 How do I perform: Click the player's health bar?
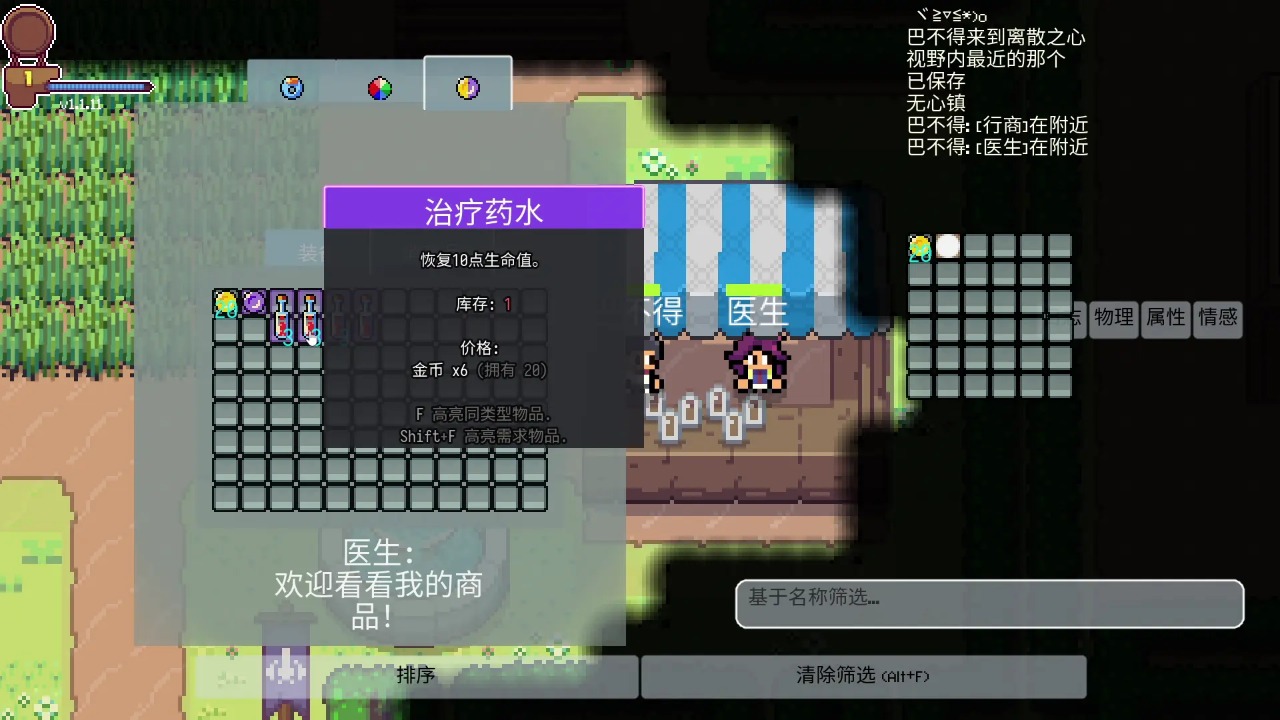pyautogui.click(x=100, y=88)
